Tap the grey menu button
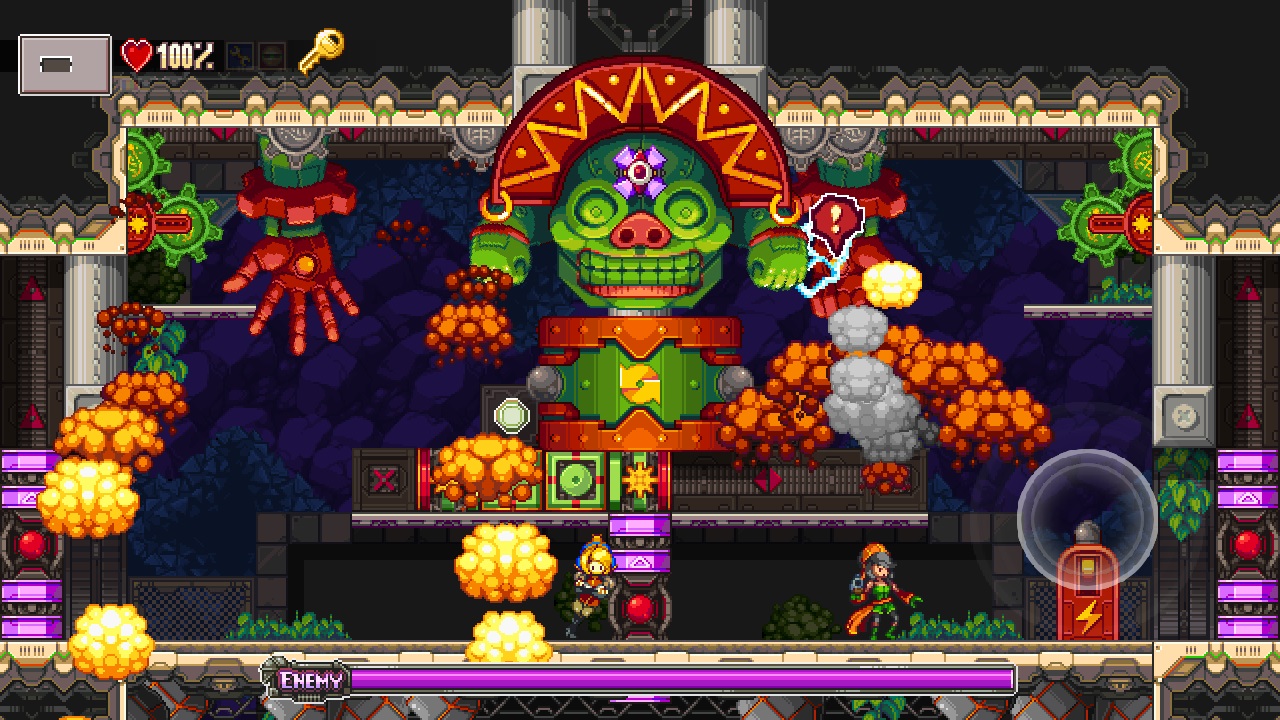This screenshot has width=1280, height=720. tap(64, 65)
